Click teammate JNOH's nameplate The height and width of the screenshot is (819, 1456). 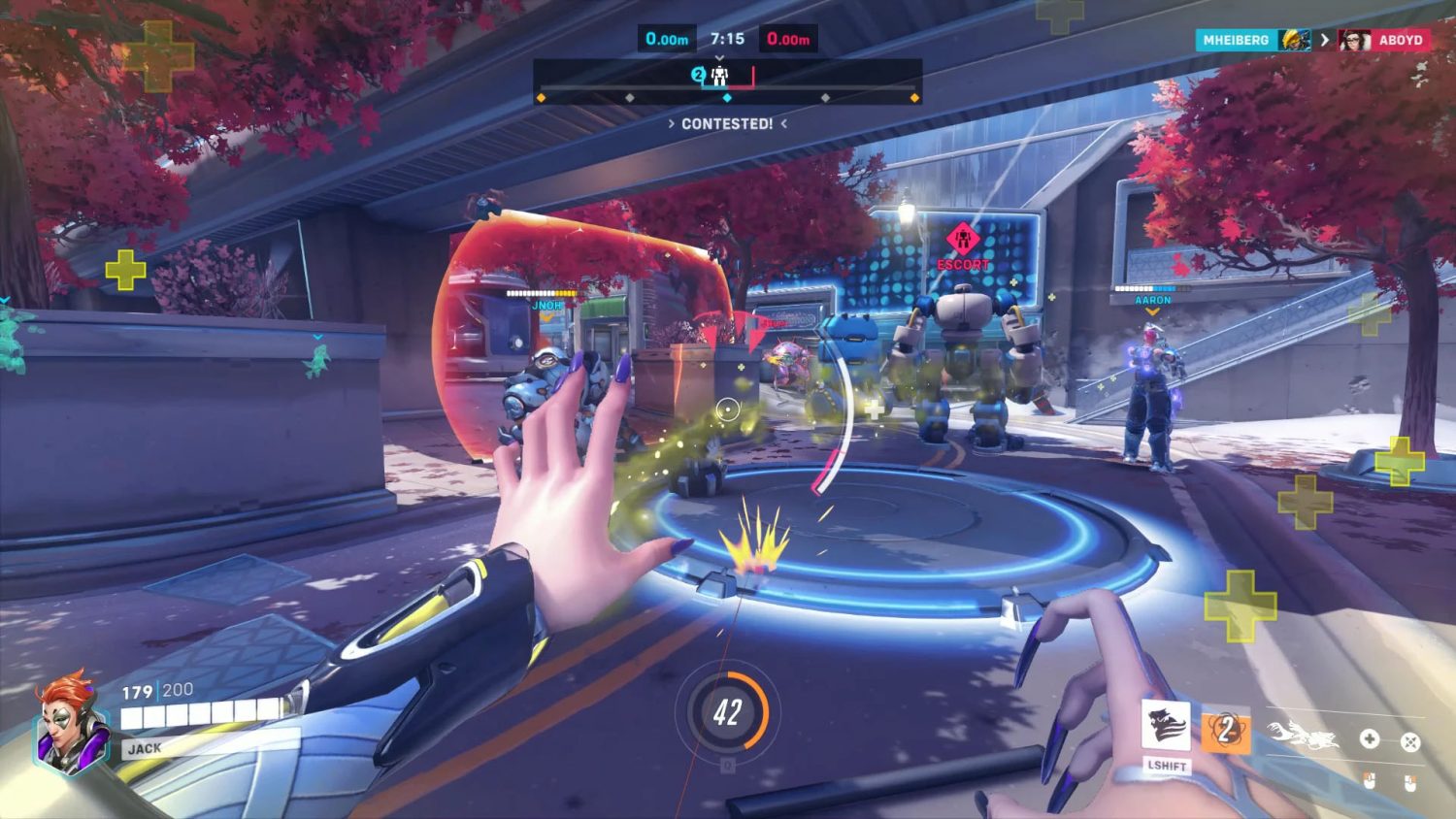546,305
